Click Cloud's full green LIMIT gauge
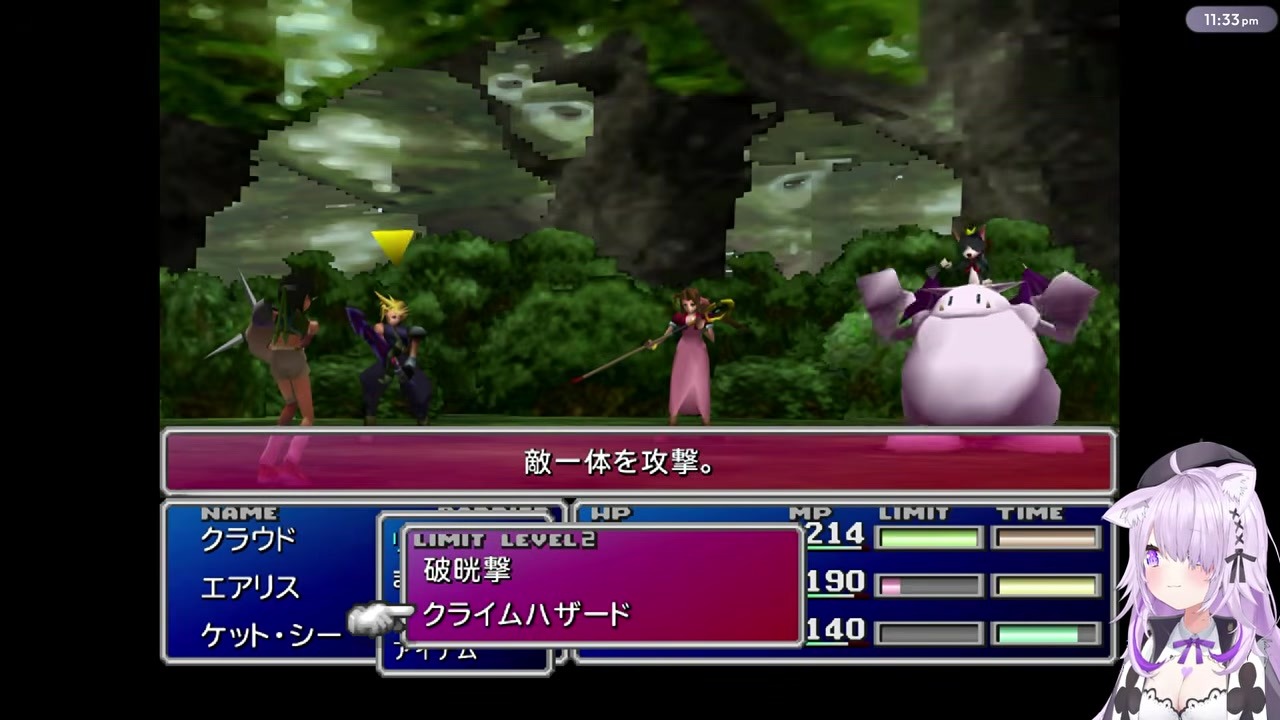 point(928,538)
